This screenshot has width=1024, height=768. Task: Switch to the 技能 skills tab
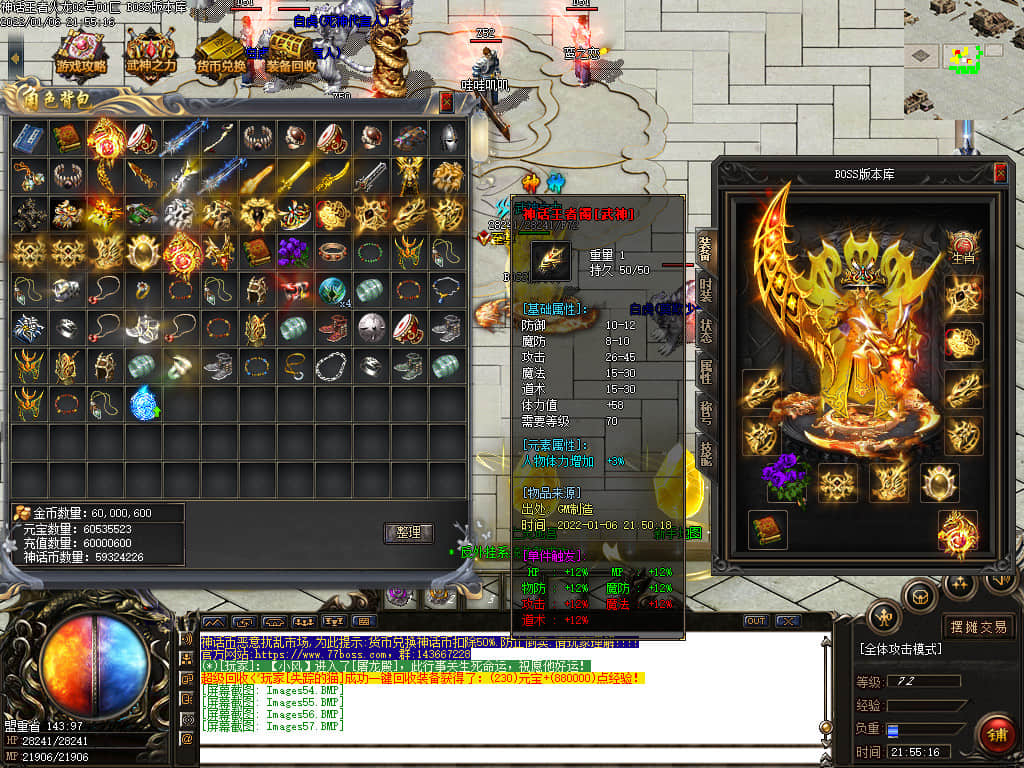point(705,455)
